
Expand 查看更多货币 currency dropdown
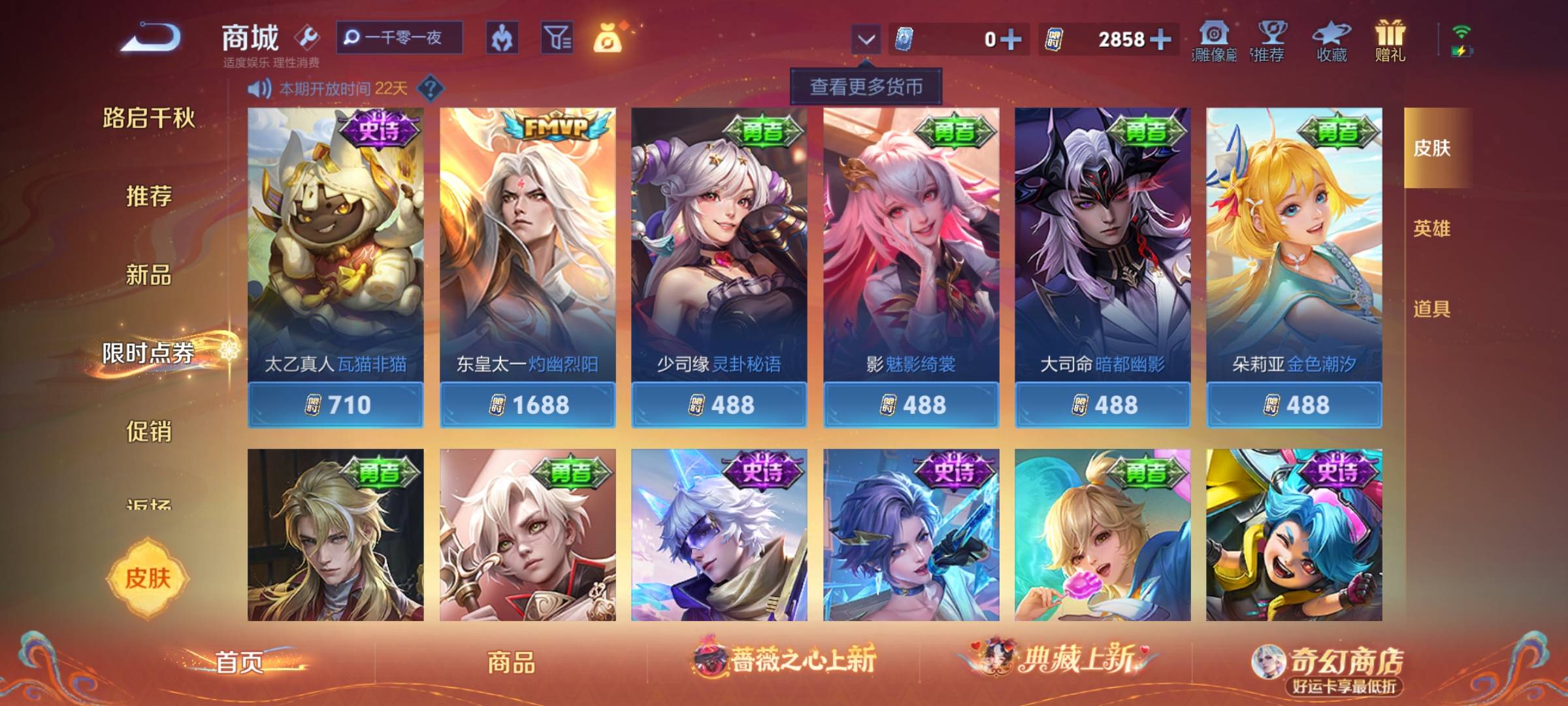point(867,86)
